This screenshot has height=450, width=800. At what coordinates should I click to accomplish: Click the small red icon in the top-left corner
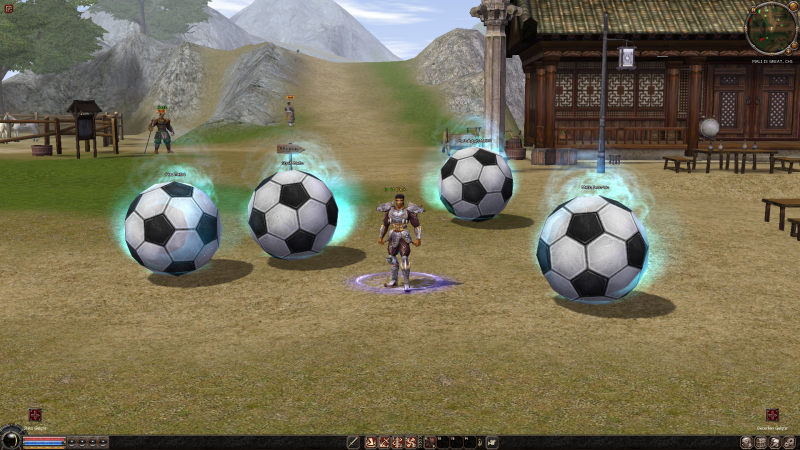click(9, 8)
